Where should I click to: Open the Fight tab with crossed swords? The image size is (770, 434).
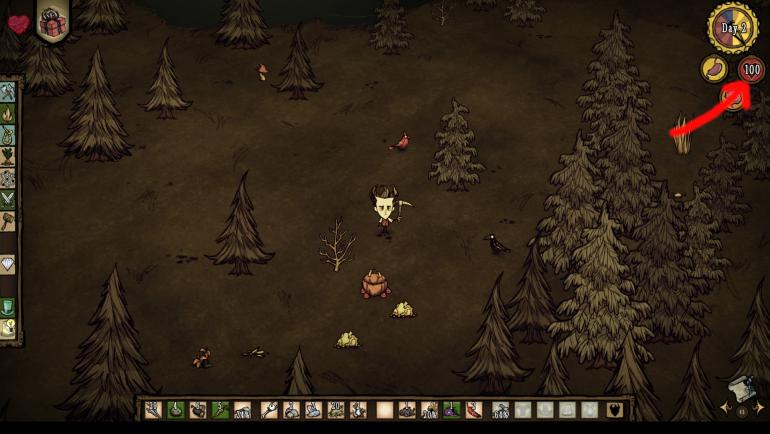tap(8, 199)
